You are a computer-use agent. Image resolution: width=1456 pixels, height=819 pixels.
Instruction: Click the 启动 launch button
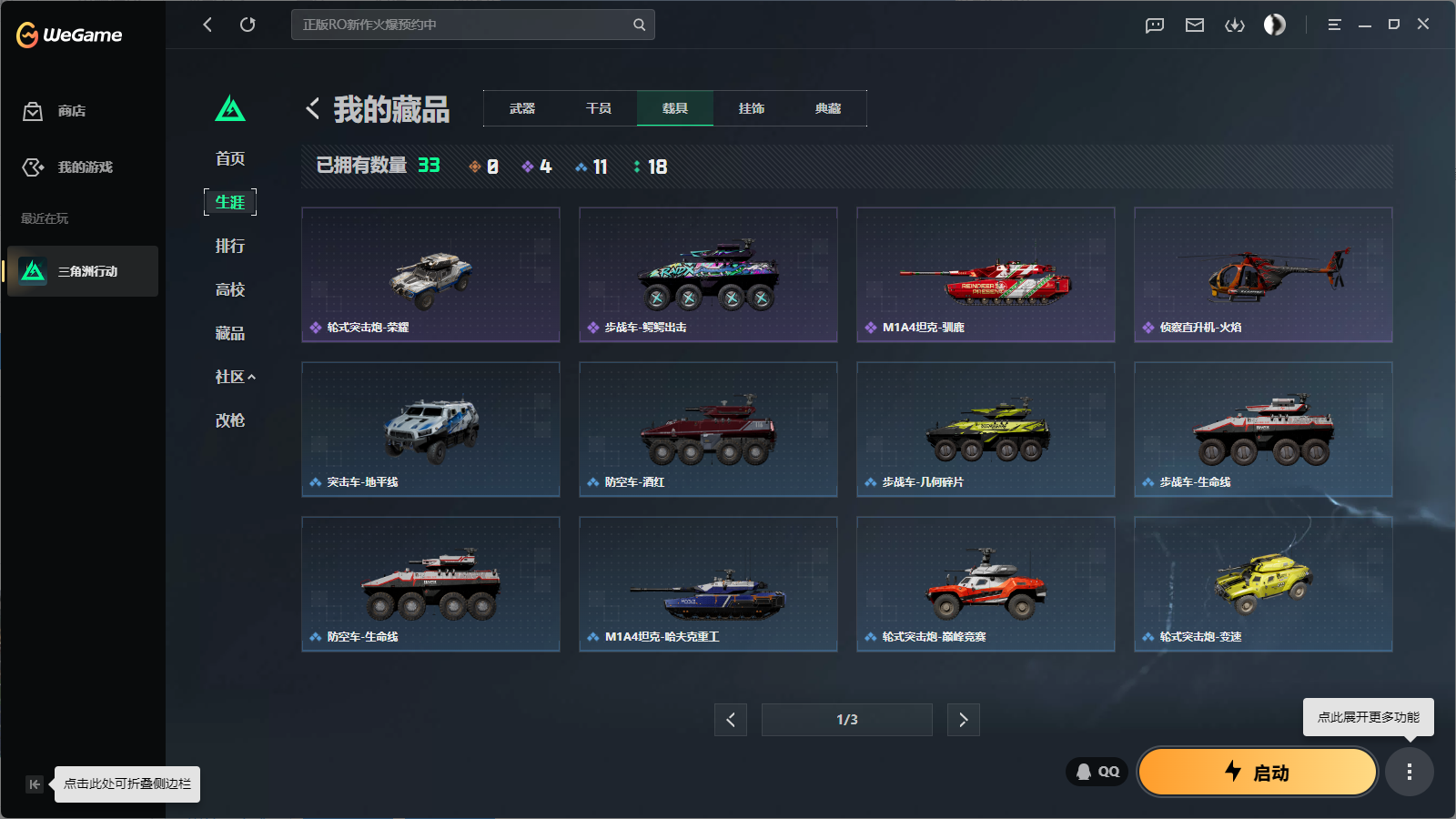(1257, 772)
